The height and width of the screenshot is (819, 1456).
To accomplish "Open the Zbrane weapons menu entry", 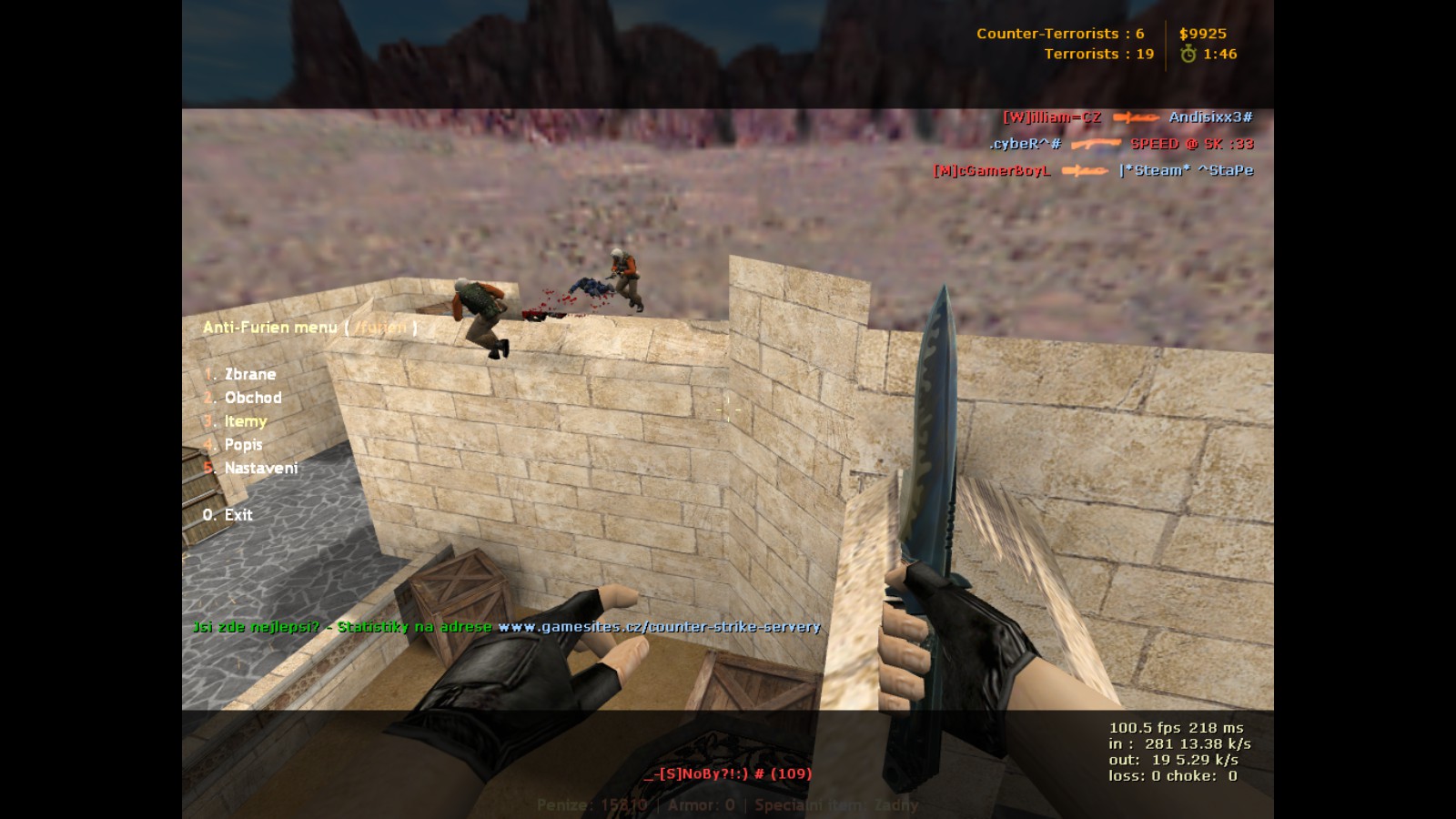I will 249,374.
